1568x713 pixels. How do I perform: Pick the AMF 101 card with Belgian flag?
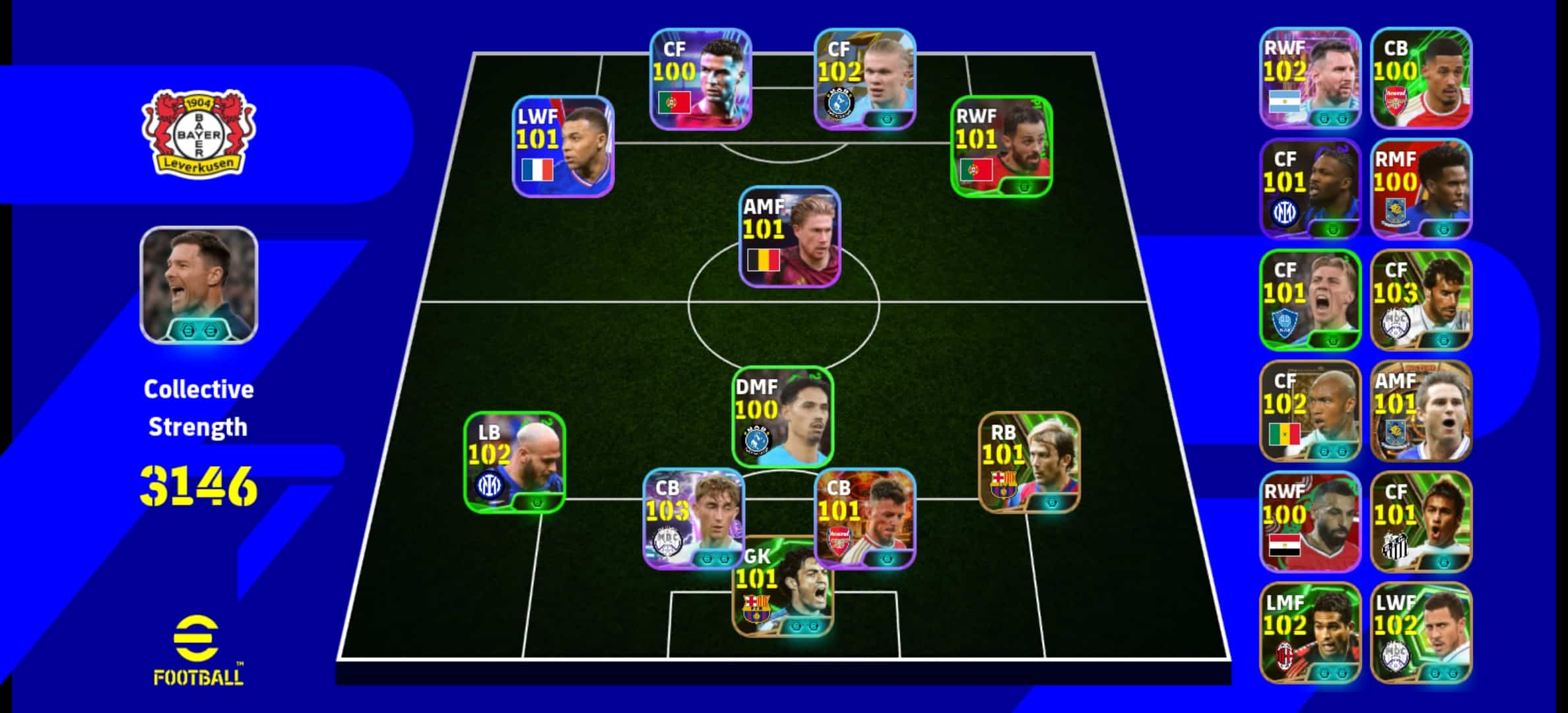click(x=789, y=237)
